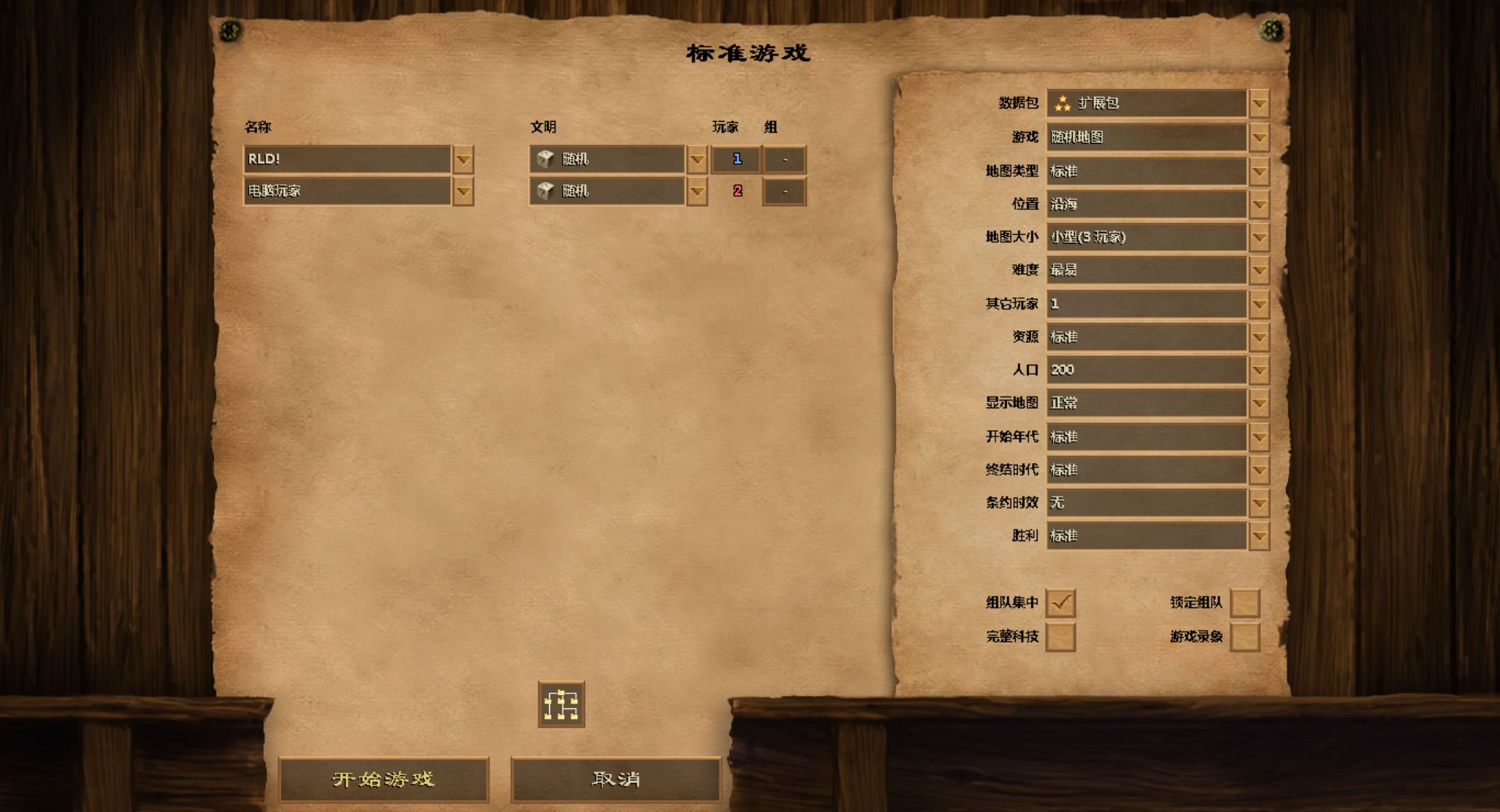Open the 胜利 victory condition dropdown
The image size is (1500, 812).
[1258, 536]
